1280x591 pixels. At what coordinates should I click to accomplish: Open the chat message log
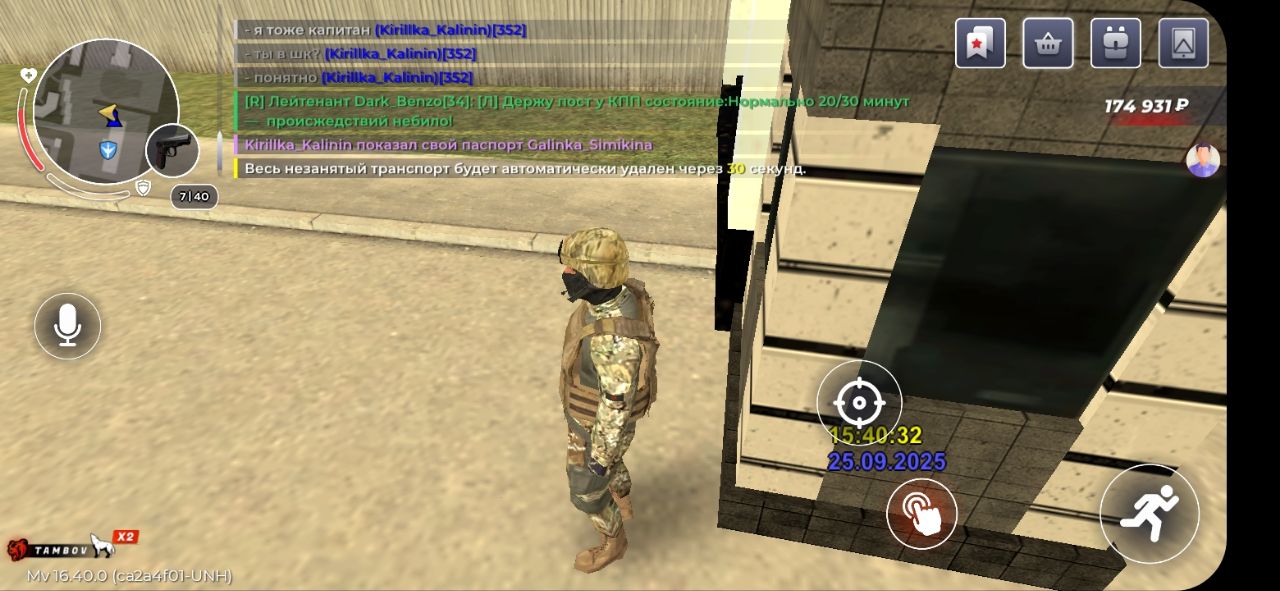[x=570, y=100]
